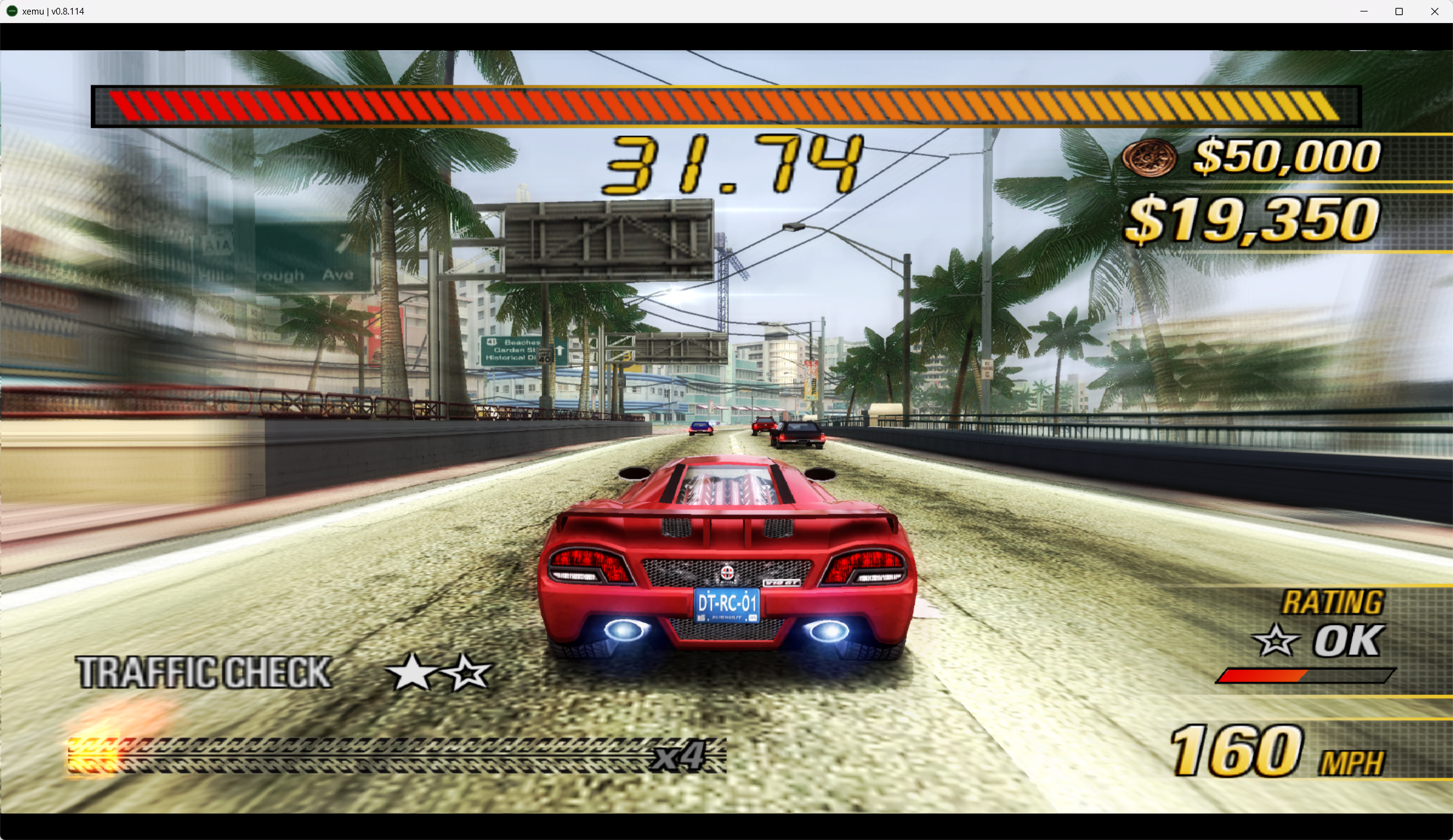
Task: Select the outlined Rating star icon
Action: (x=1275, y=640)
